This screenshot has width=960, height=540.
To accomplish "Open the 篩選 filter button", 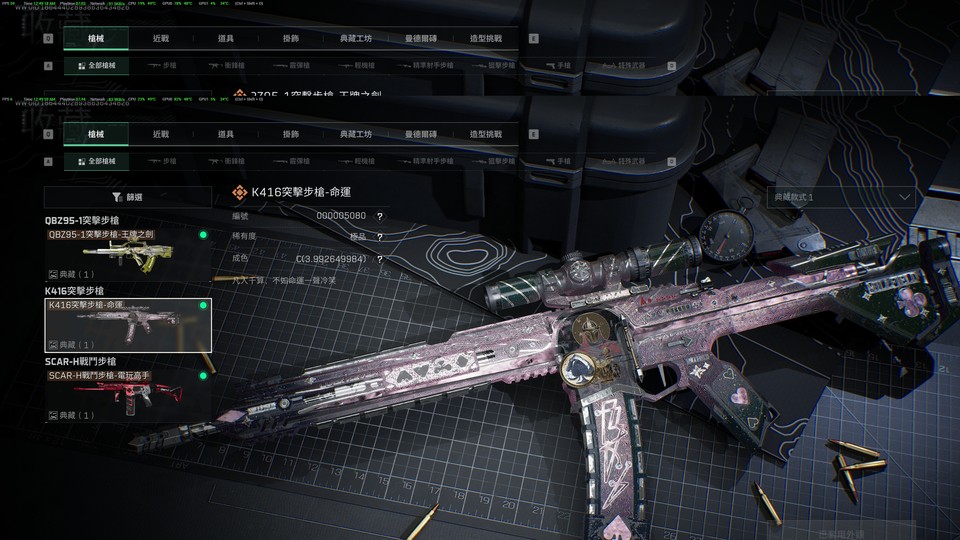I will (128, 198).
